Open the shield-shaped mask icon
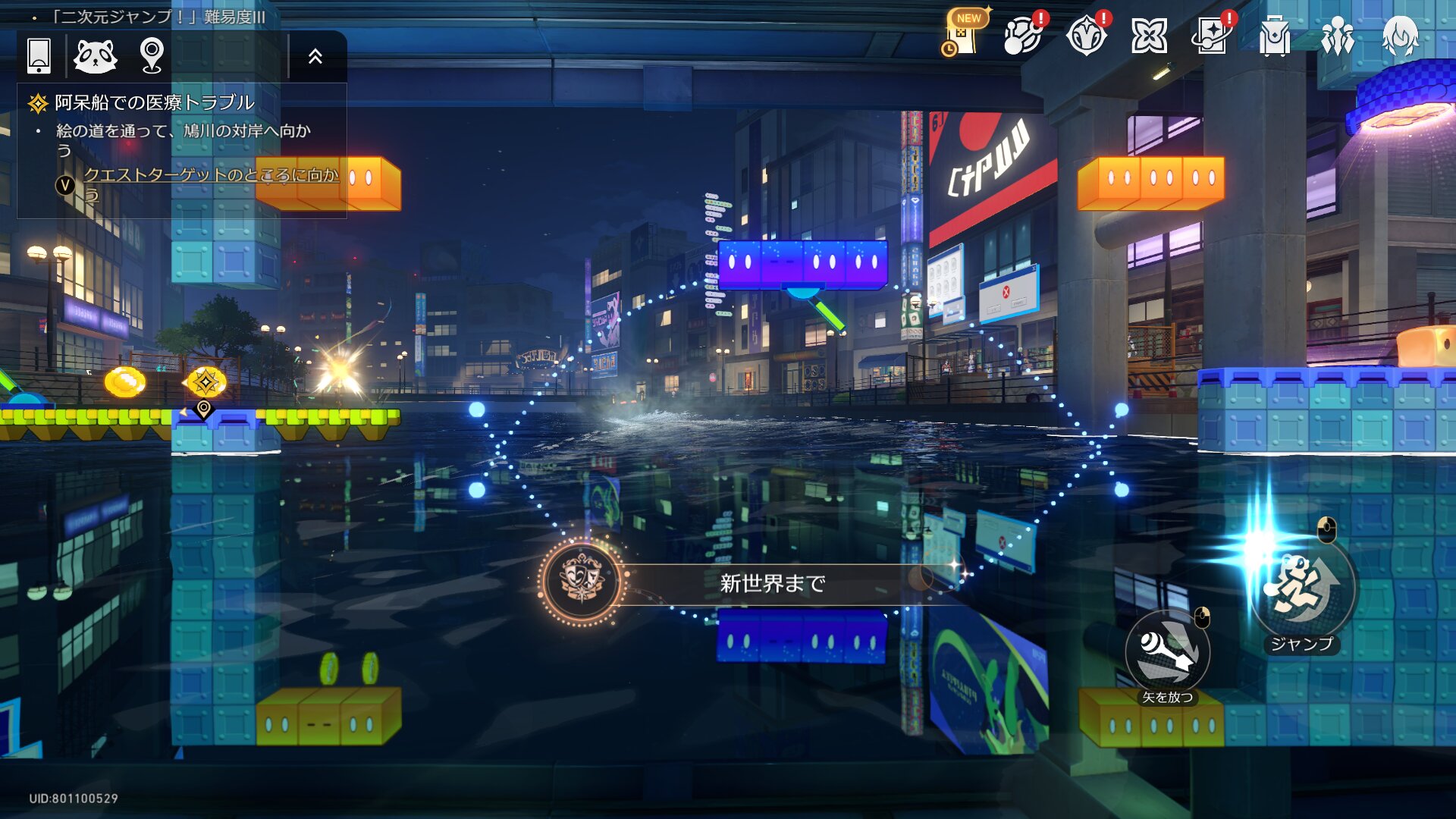 point(1086,36)
